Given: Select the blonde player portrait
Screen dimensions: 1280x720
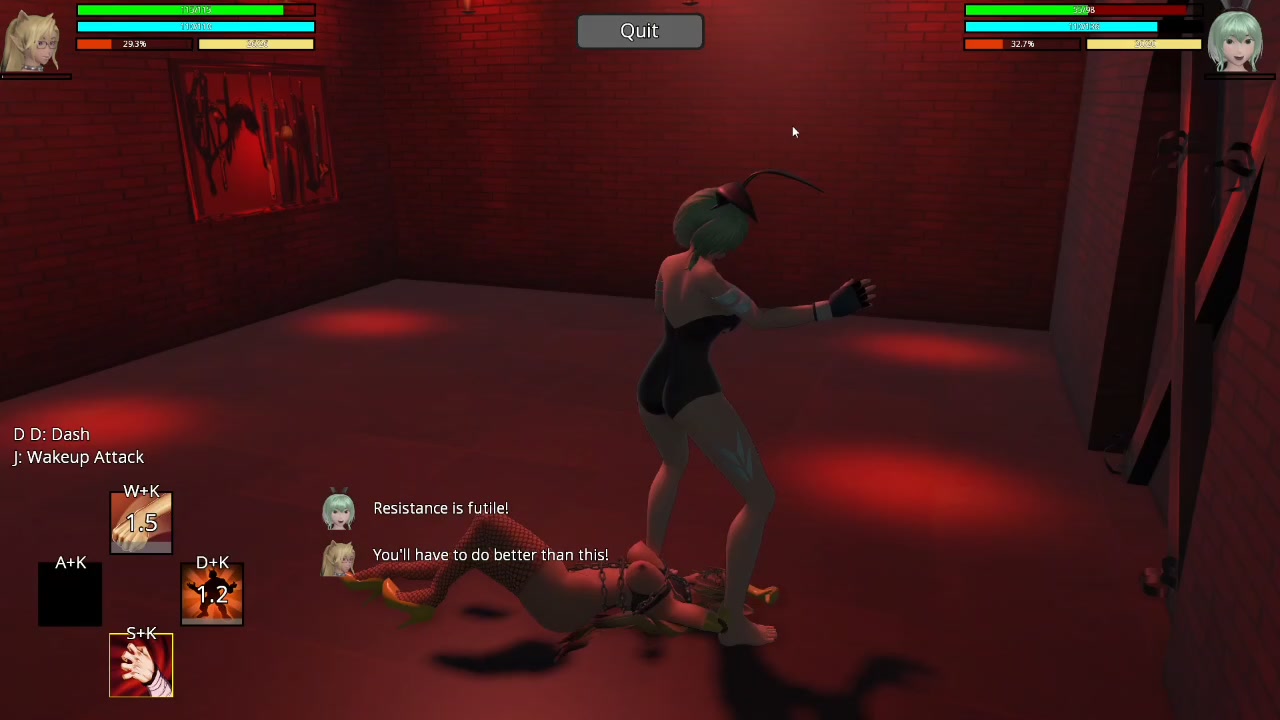Looking at the screenshot, I should click(33, 40).
